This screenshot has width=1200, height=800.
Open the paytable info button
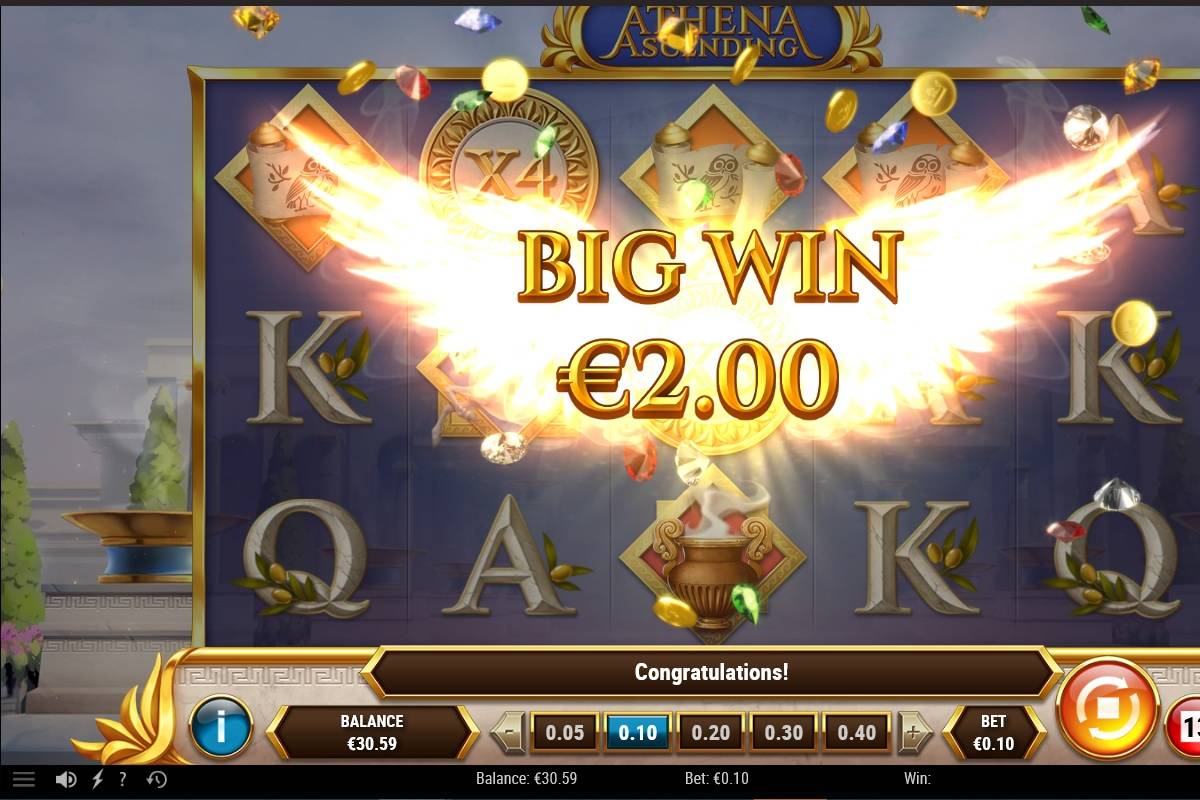(220, 727)
